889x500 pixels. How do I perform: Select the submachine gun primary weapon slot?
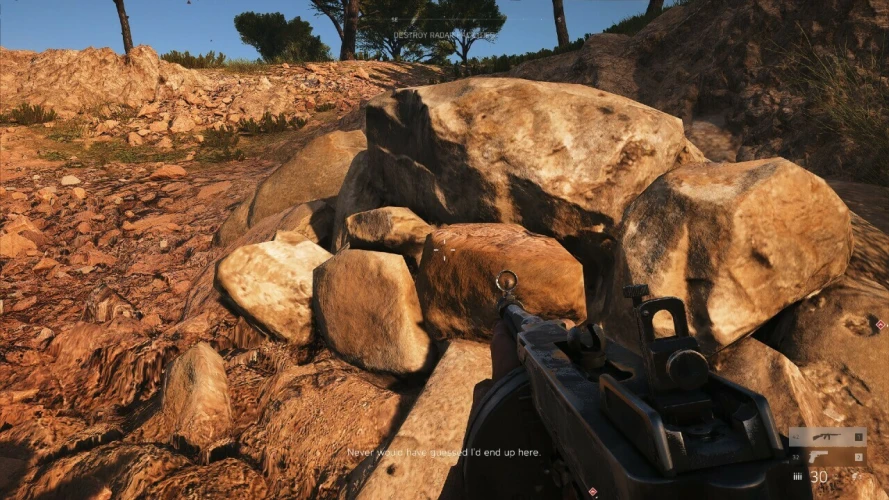point(826,436)
